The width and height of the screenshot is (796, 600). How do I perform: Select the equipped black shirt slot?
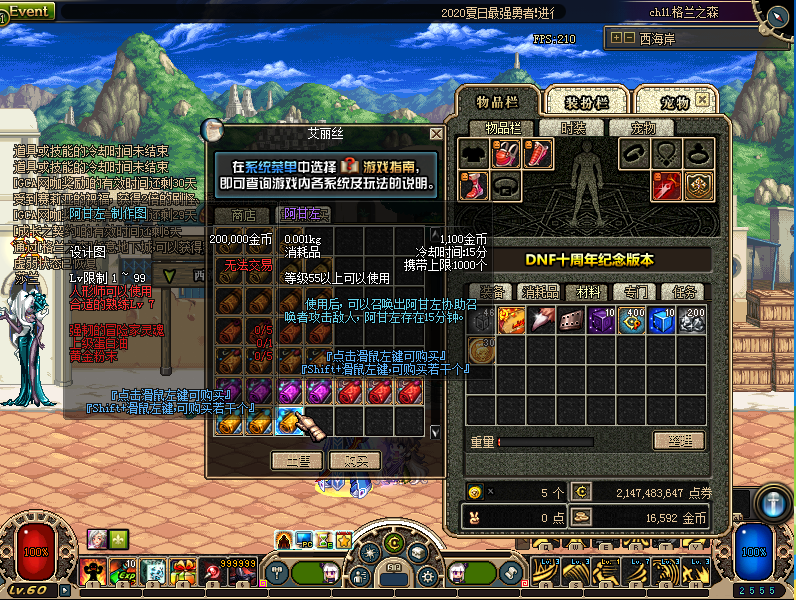coord(474,153)
